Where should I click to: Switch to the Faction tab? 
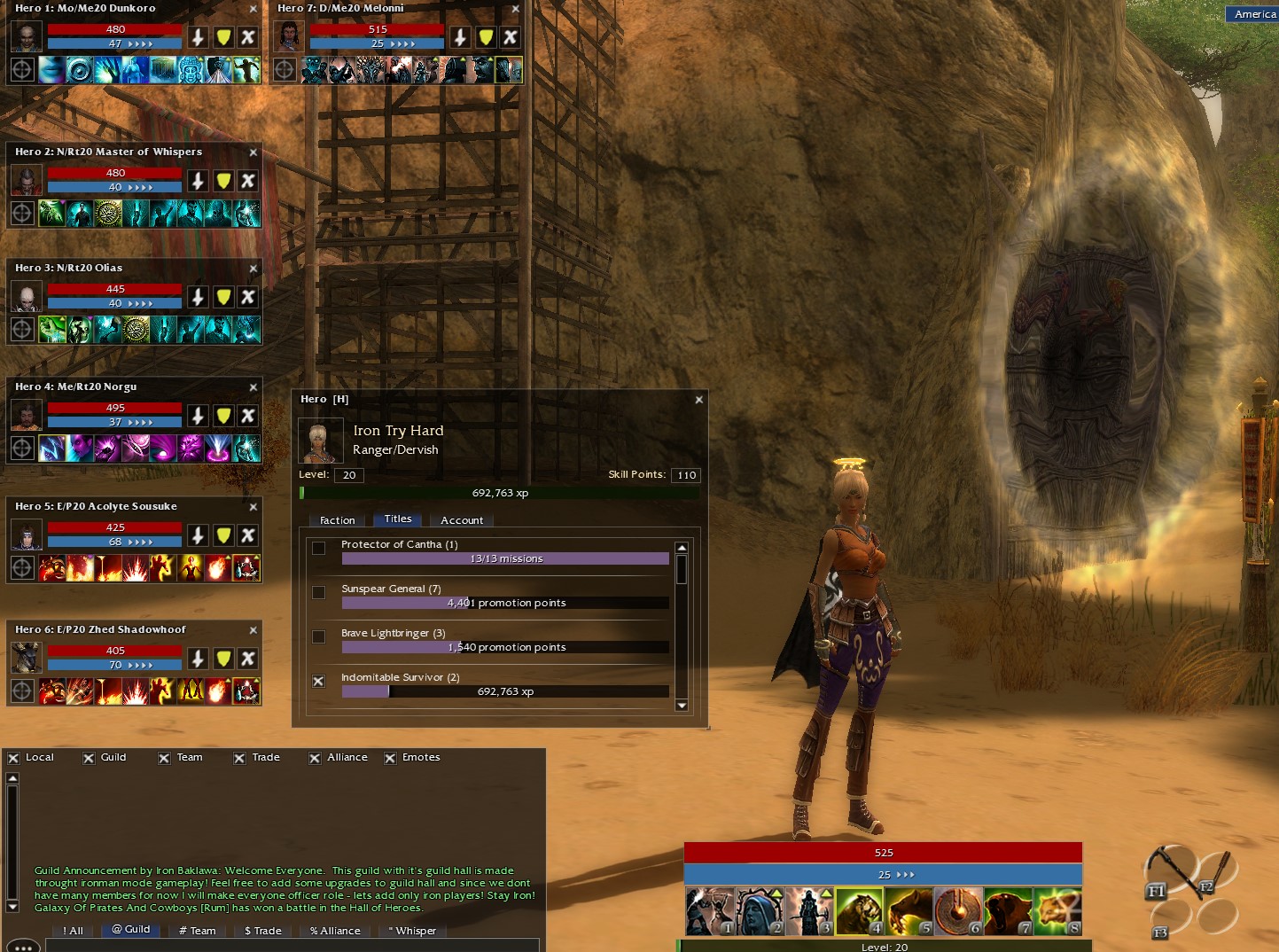(x=337, y=520)
